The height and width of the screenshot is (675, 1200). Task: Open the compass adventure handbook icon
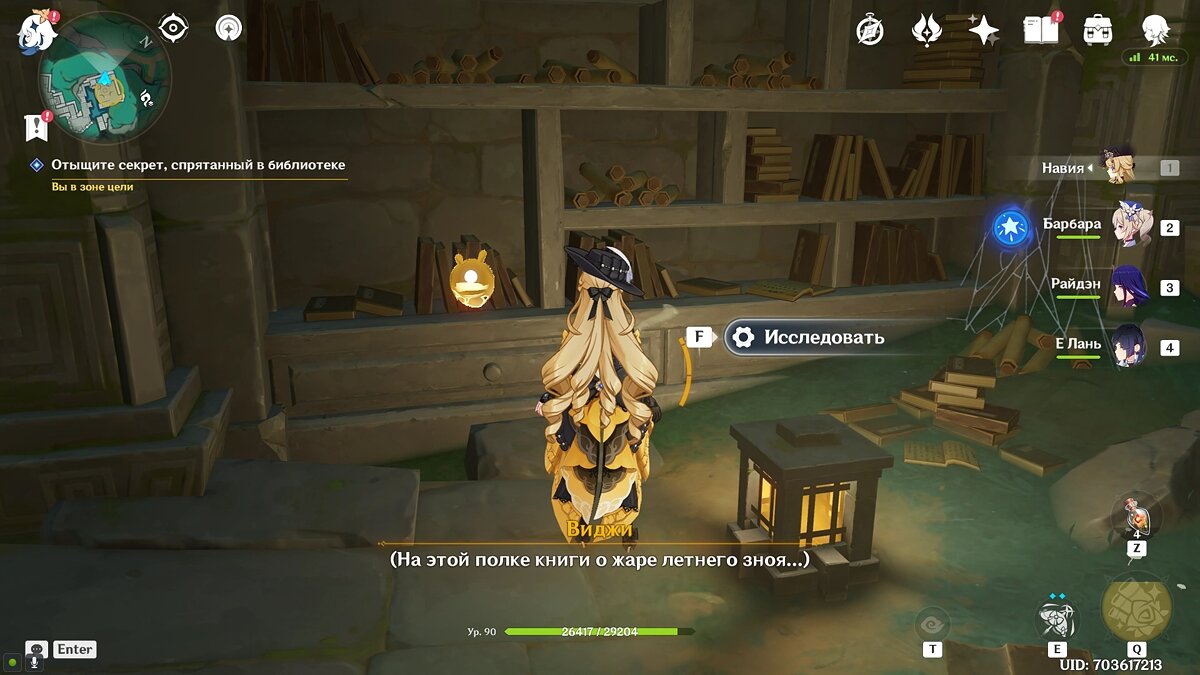coord(870,31)
